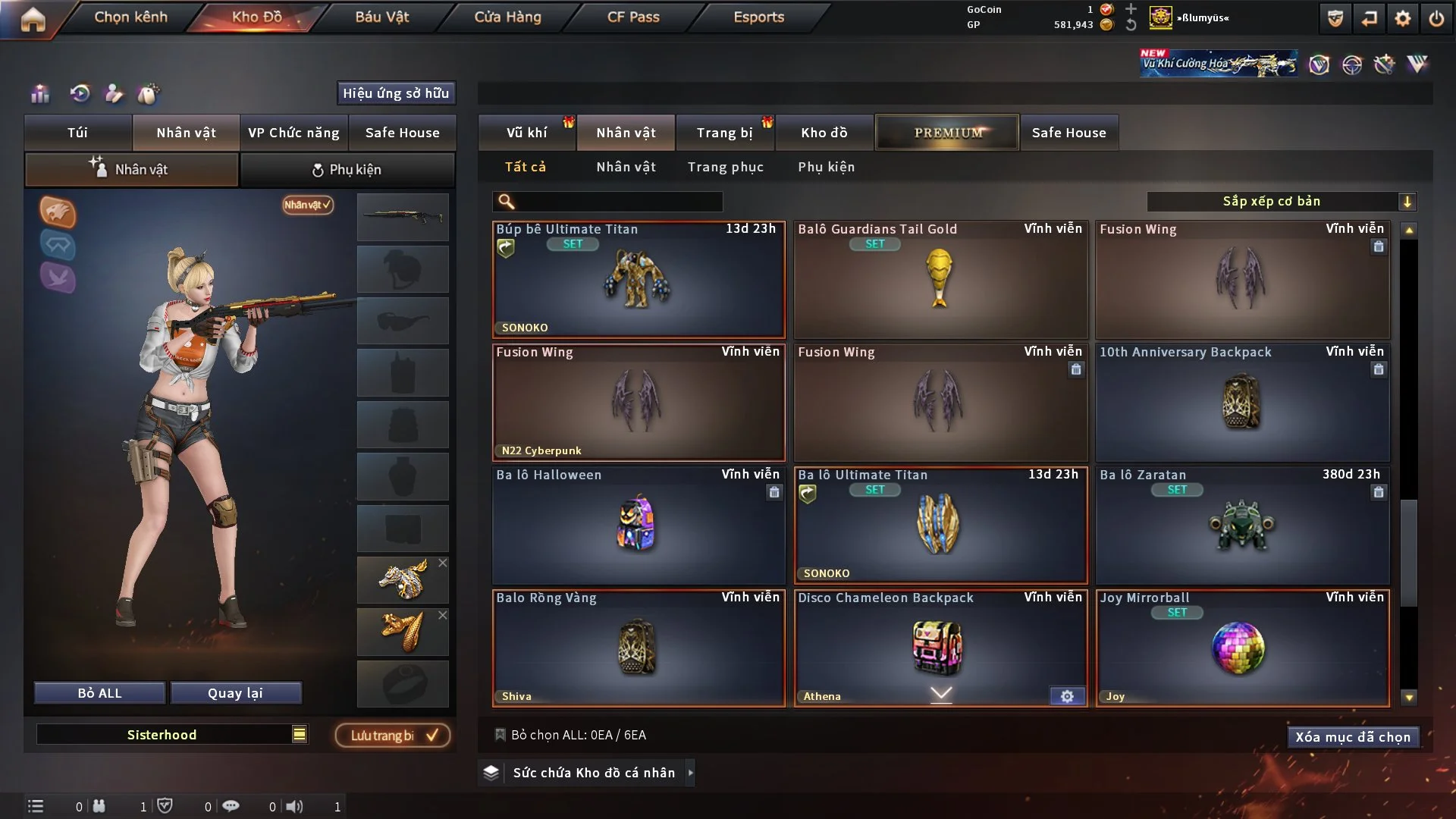This screenshot has height=819, width=1456.
Task: Open the Hiệu ứng sở hữu panel
Action: click(x=396, y=93)
